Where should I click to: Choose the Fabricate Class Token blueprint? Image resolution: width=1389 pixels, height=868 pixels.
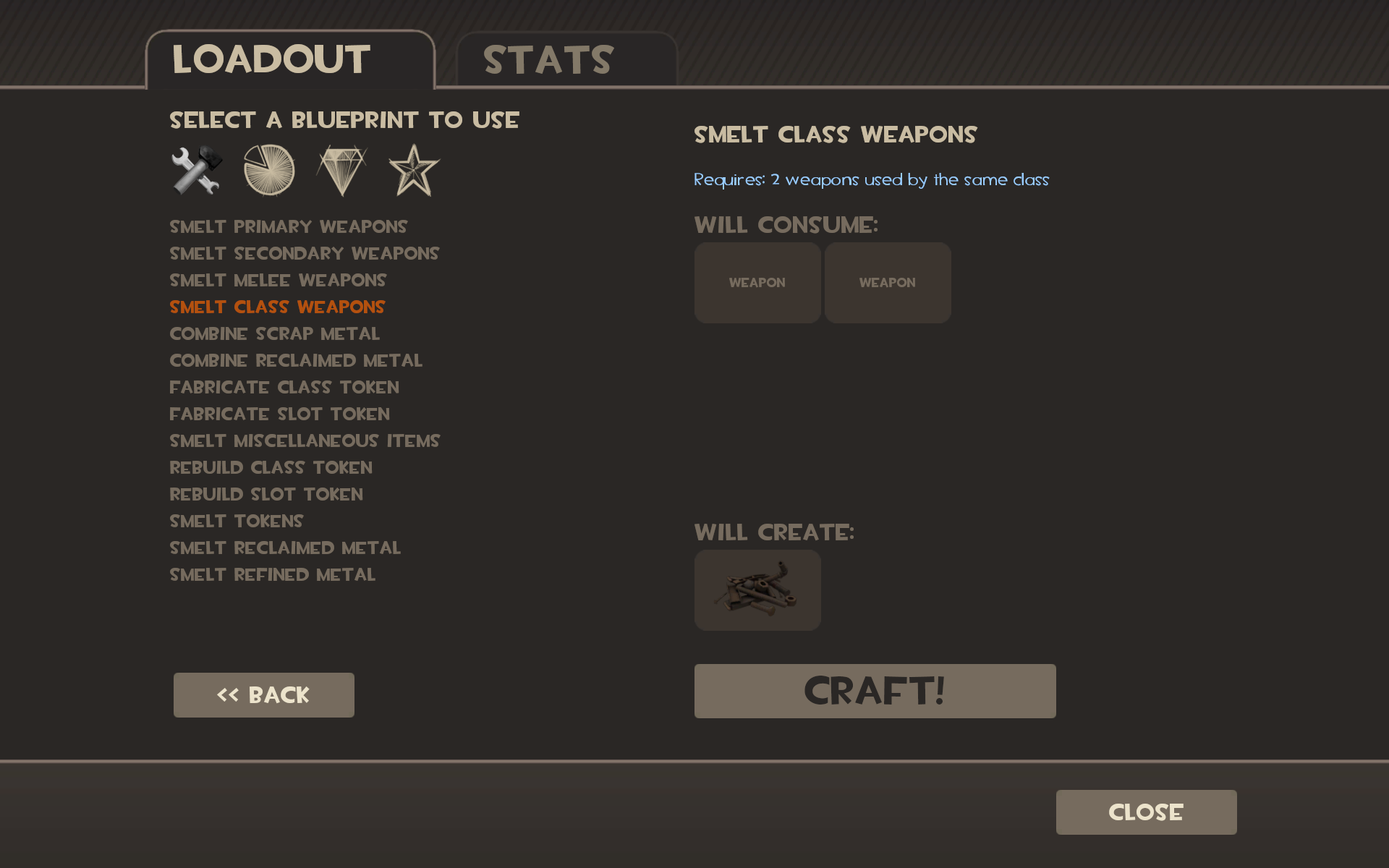point(284,387)
